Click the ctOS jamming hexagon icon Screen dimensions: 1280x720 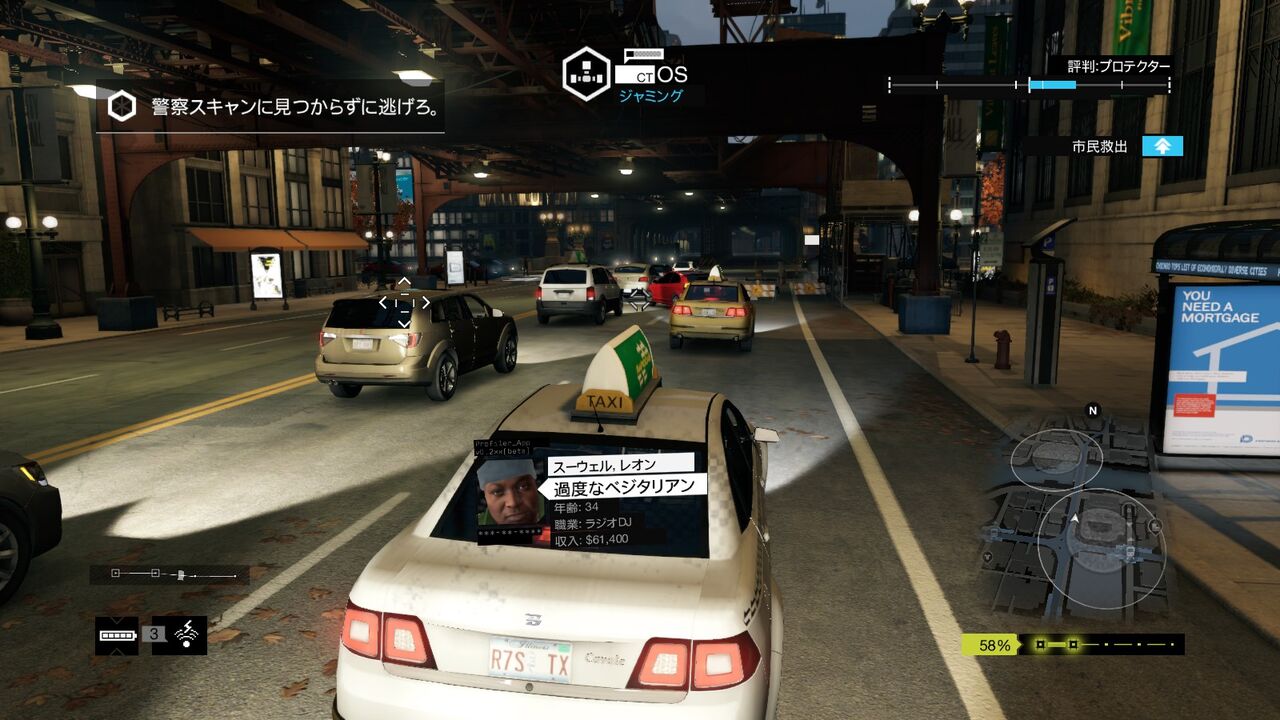pyautogui.click(x=586, y=74)
